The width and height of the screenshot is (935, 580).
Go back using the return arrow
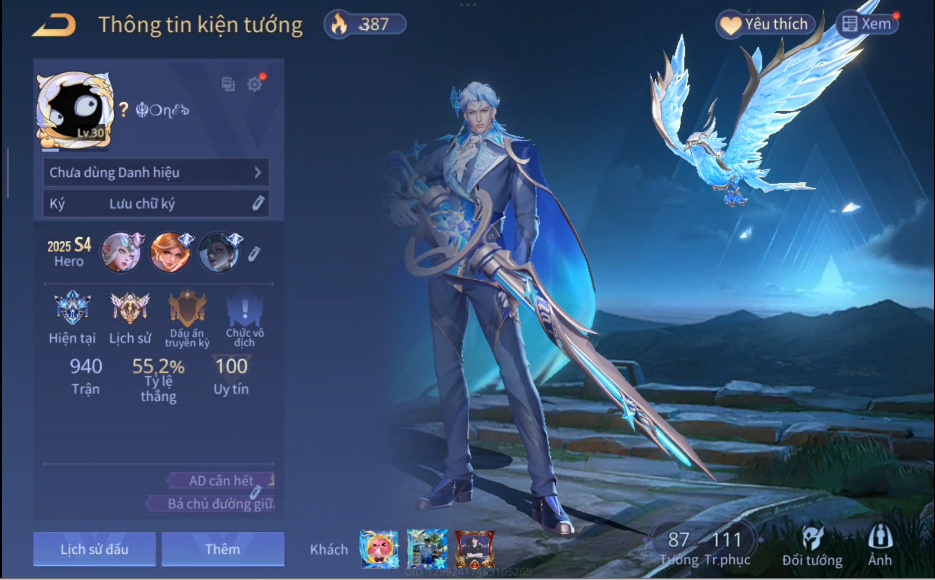[54, 25]
